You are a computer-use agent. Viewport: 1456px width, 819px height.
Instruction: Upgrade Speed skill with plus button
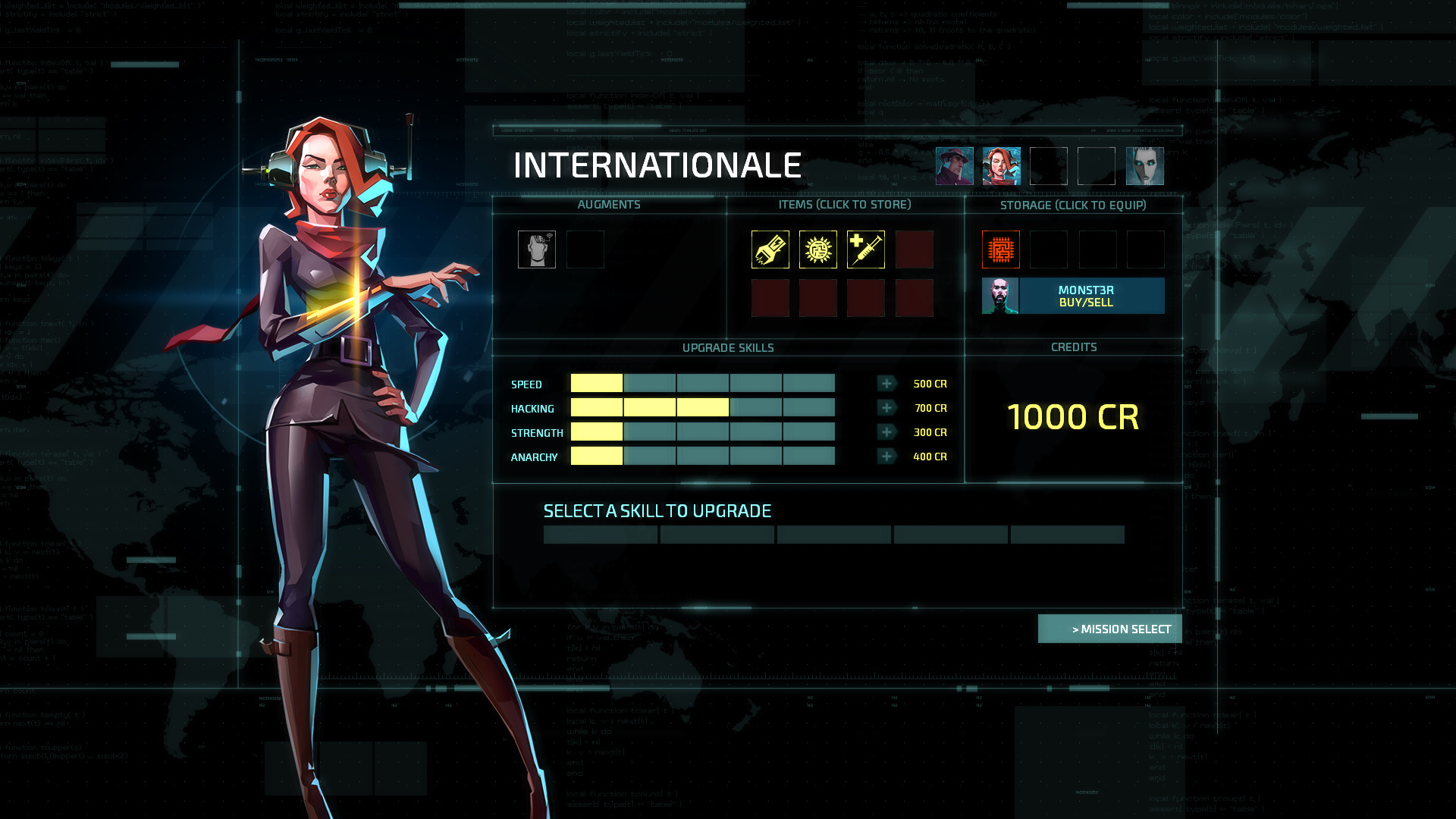pyautogui.click(x=886, y=384)
